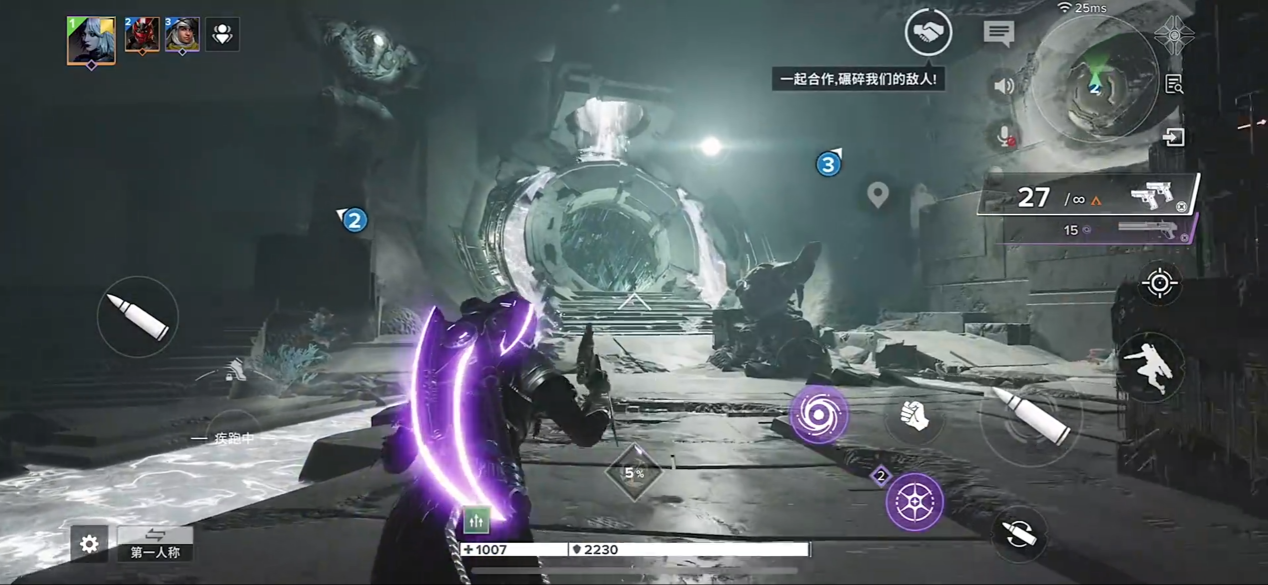Activate the crouching figure slide button
Viewport: 1268px width, 585px height.
point(1150,367)
